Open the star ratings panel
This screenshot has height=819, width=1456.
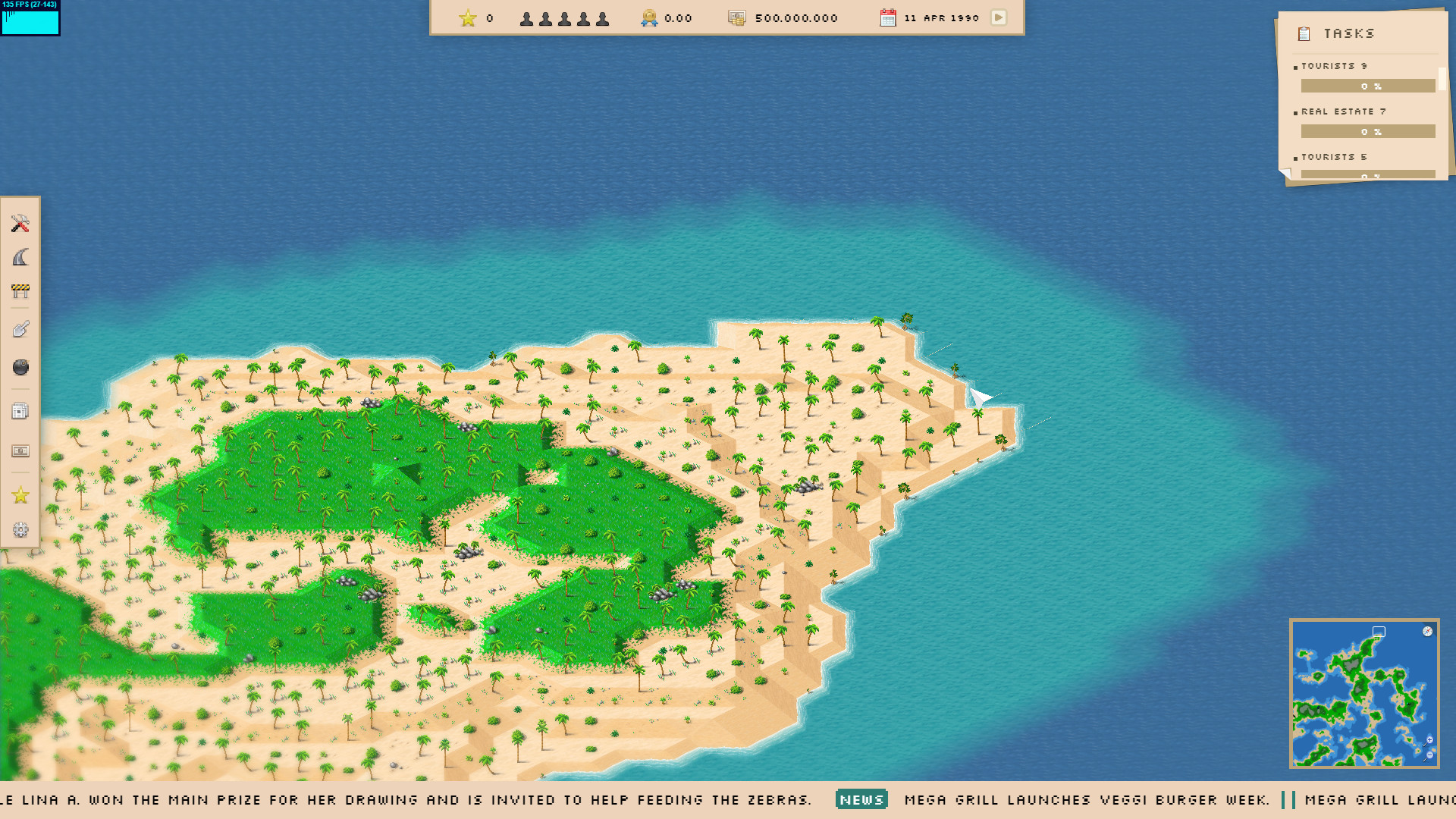(20, 496)
